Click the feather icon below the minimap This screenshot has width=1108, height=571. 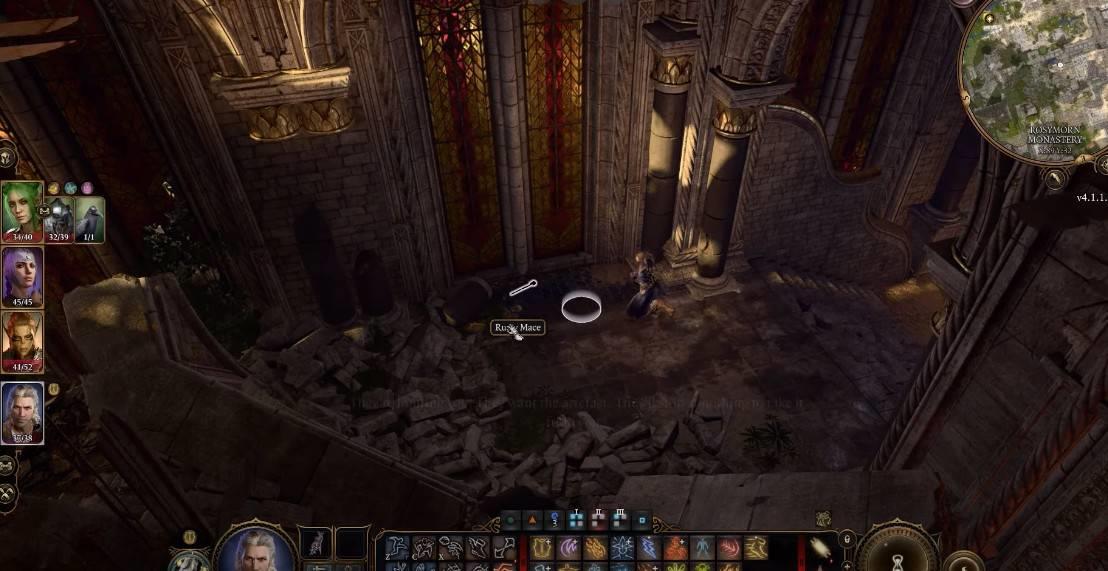click(x=1053, y=178)
